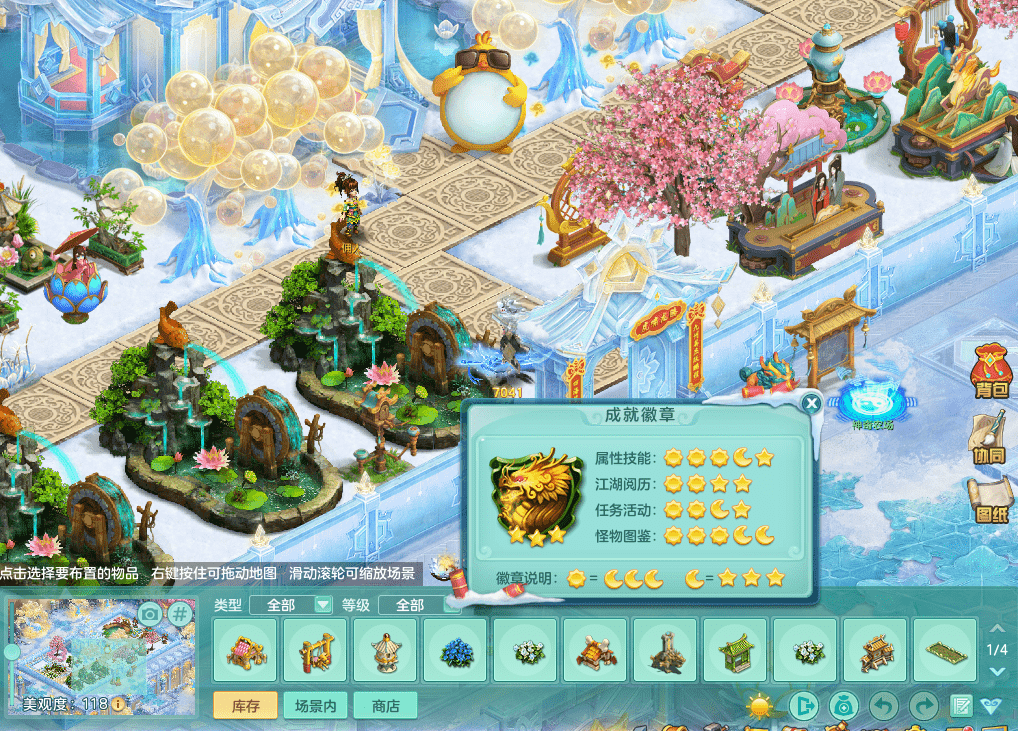This screenshot has width=1018, height=731.
Task: Open the 商店 shop tab
Action: coord(385,706)
